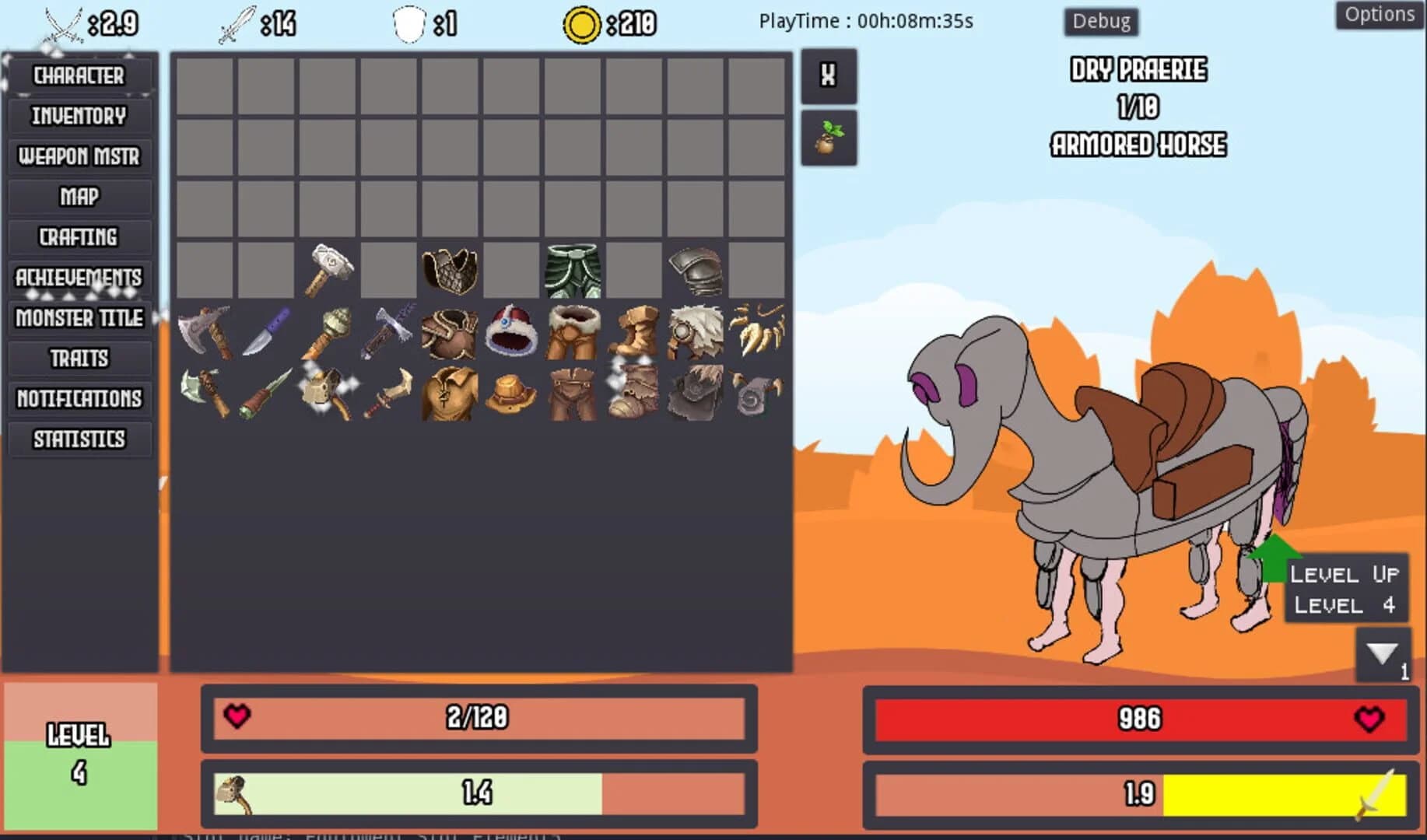Expand the Achievements section
Viewport: 1427px width, 840px height.
tap(78, 278)
